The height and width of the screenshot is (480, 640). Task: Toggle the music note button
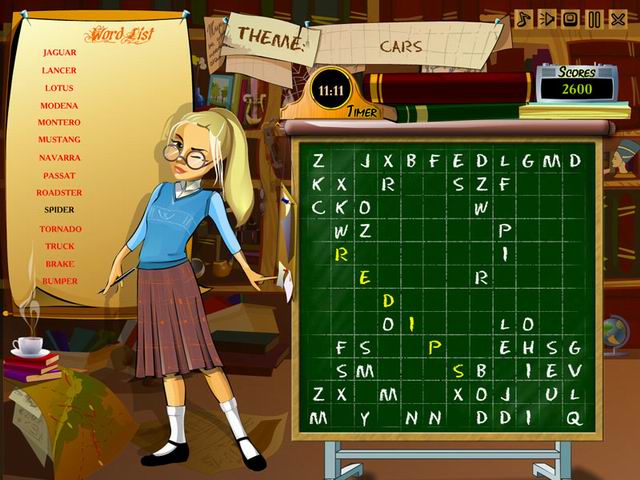(x=522, y=19)
